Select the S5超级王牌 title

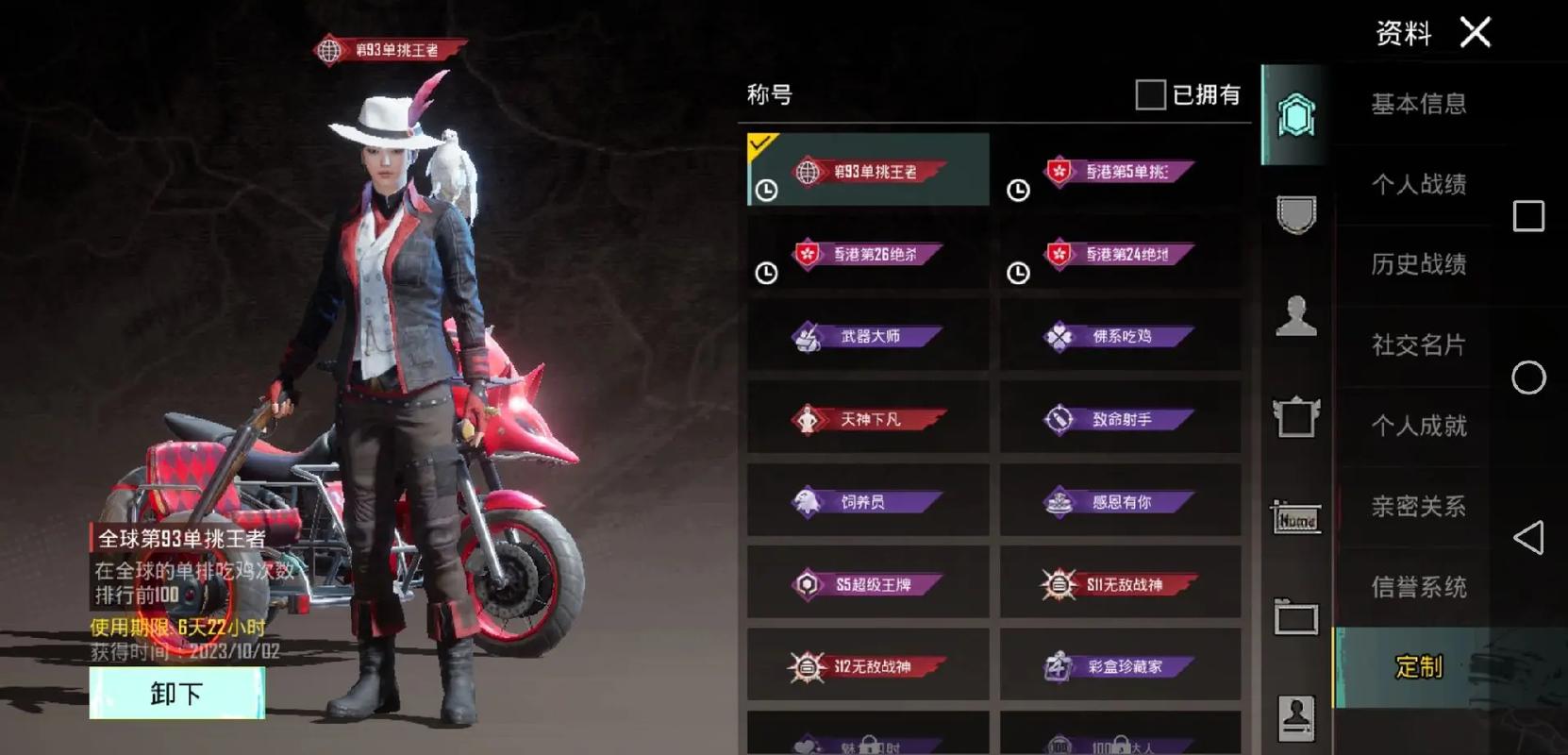point(868,584)
